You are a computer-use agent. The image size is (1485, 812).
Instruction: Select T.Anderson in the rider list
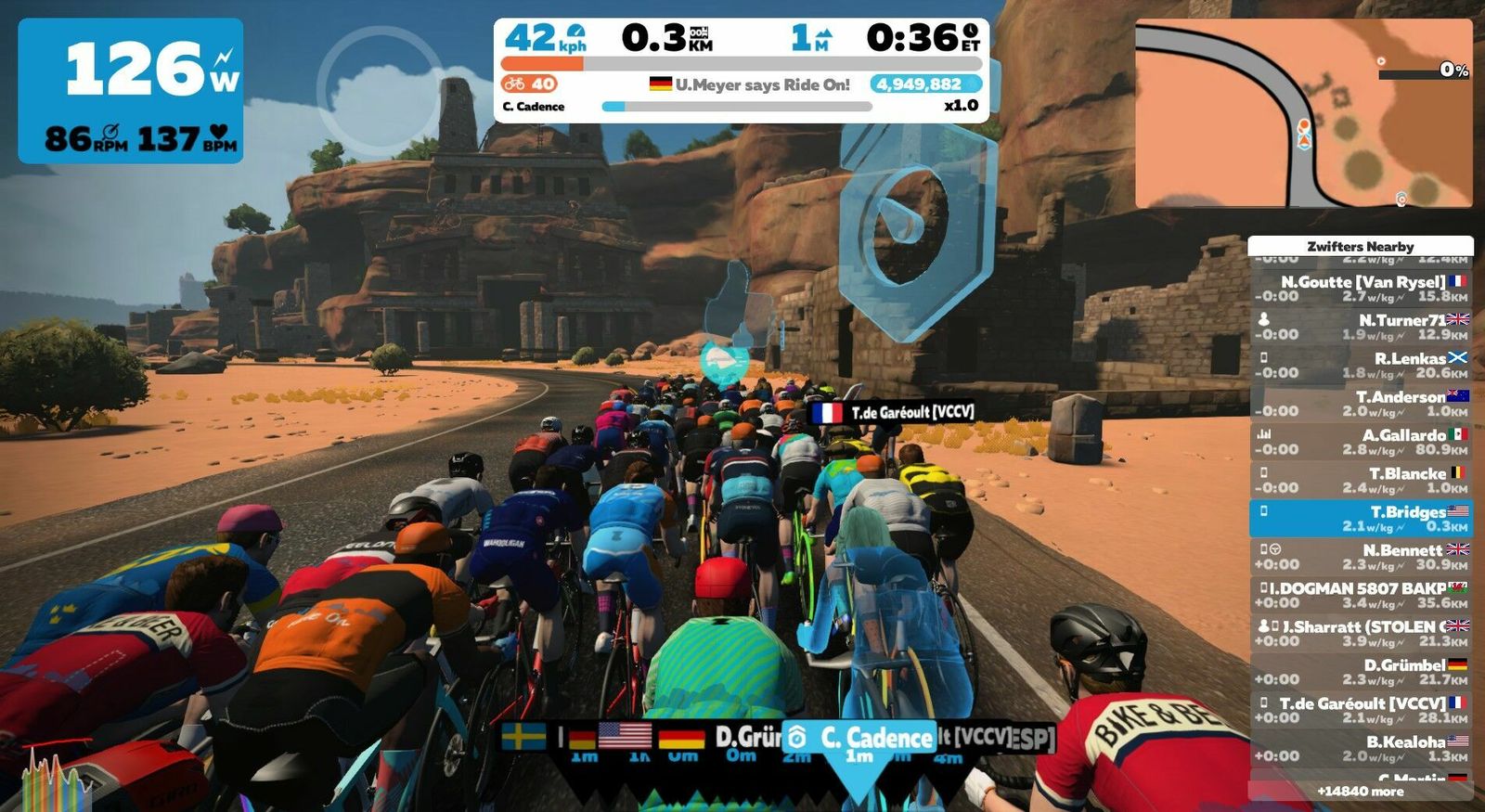[1361, 403]
